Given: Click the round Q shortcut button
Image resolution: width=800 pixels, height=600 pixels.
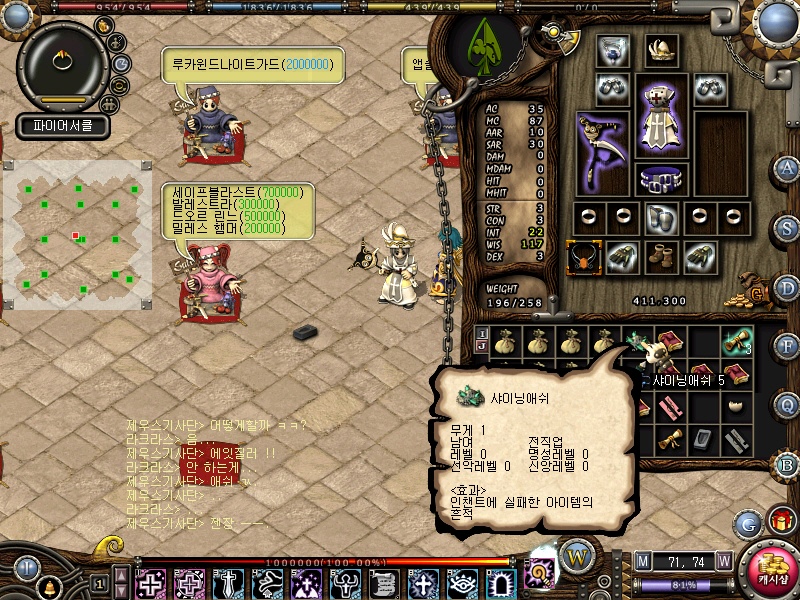Looking at the screenshot, I should click(787, 405).
